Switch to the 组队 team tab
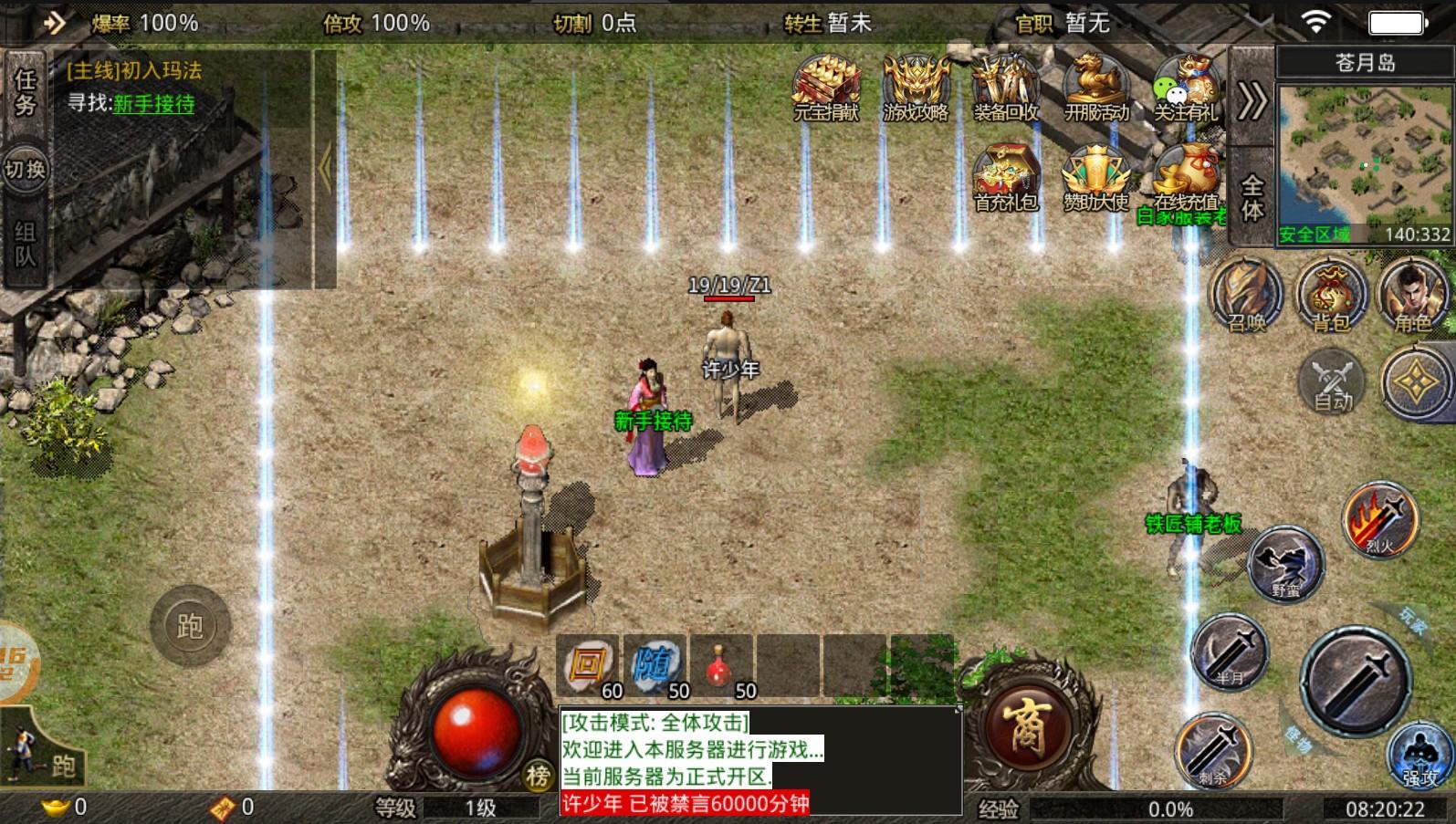The width and height of the screenshot is (1456, 824). [25, 244]
